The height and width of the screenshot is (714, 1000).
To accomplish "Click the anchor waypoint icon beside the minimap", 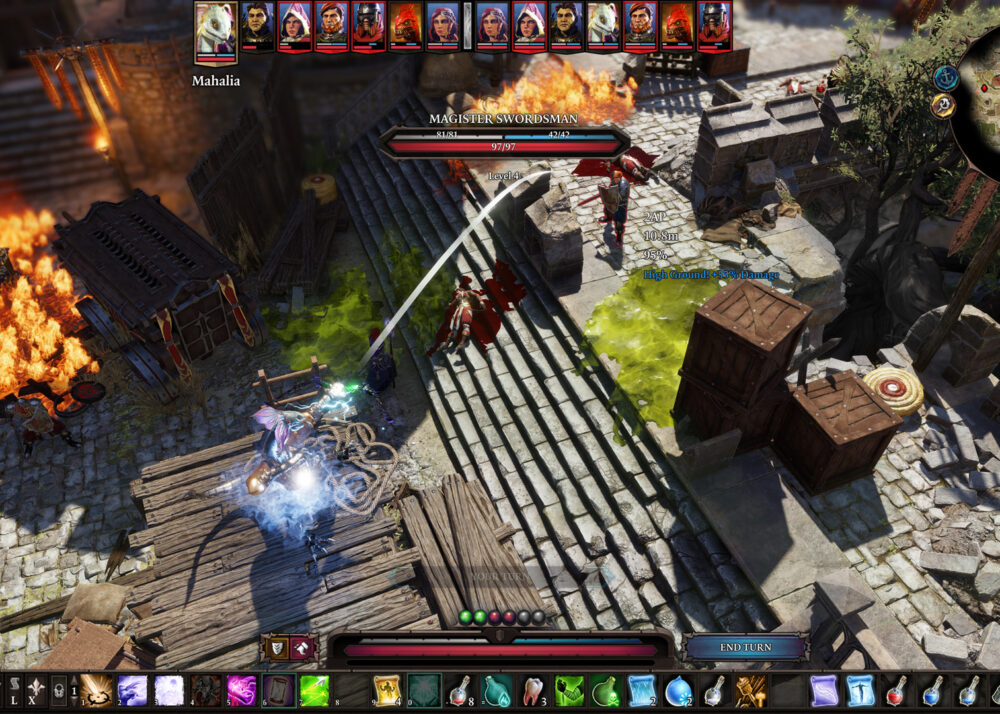I will 945,77.
